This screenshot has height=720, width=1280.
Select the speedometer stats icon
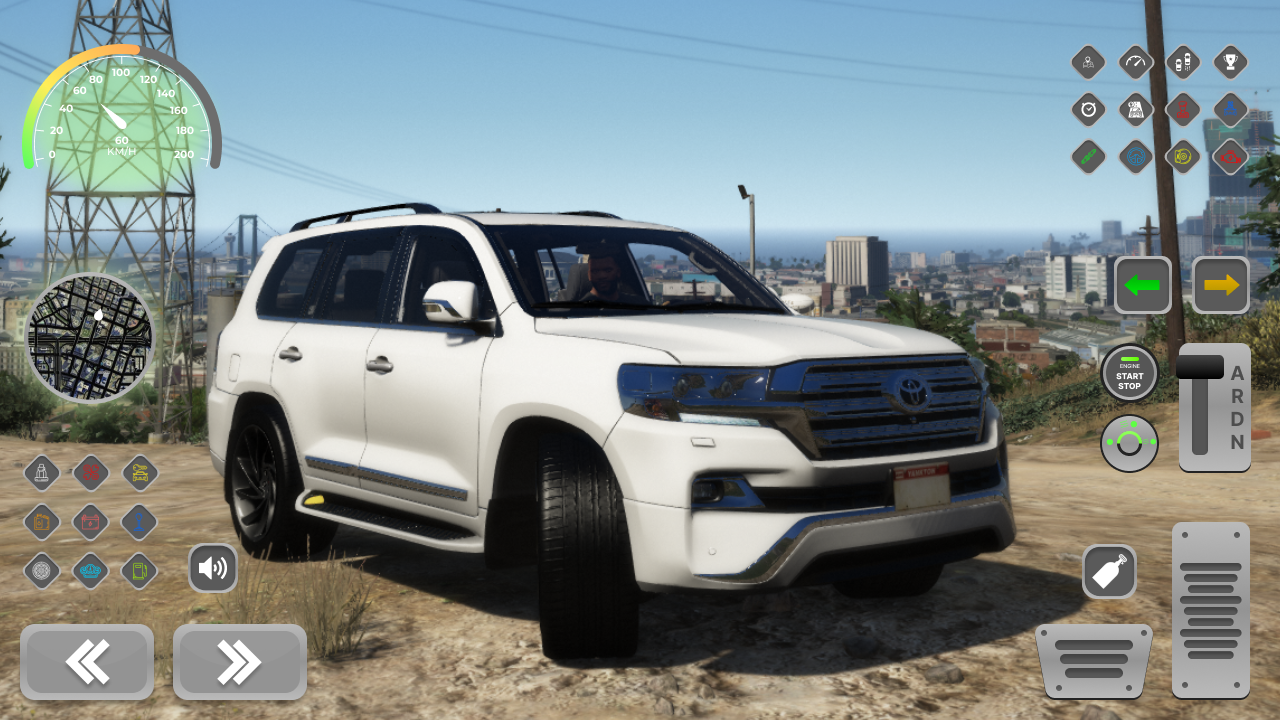pos(1135,62)
